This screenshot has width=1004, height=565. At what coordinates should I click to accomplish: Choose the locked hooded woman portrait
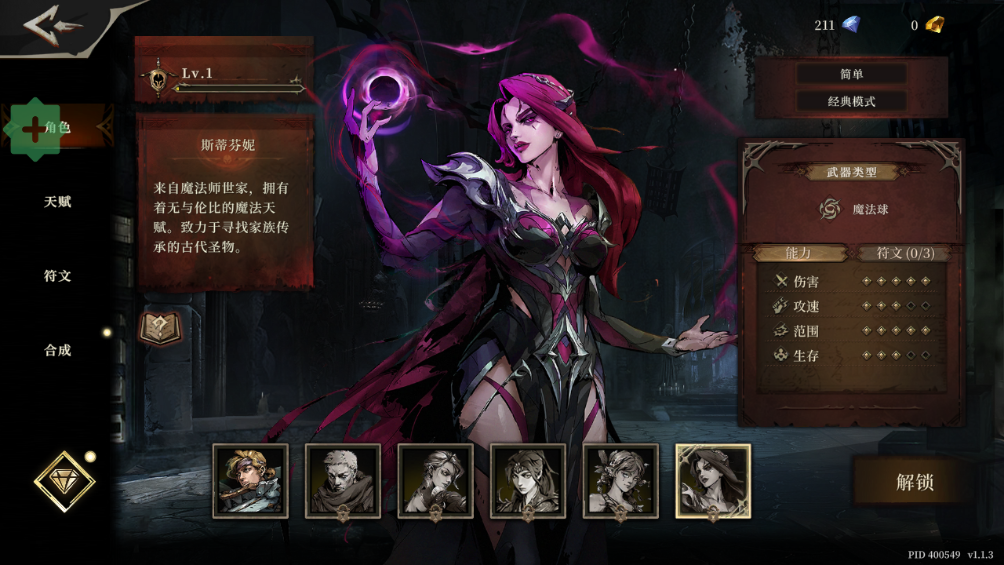528,481
